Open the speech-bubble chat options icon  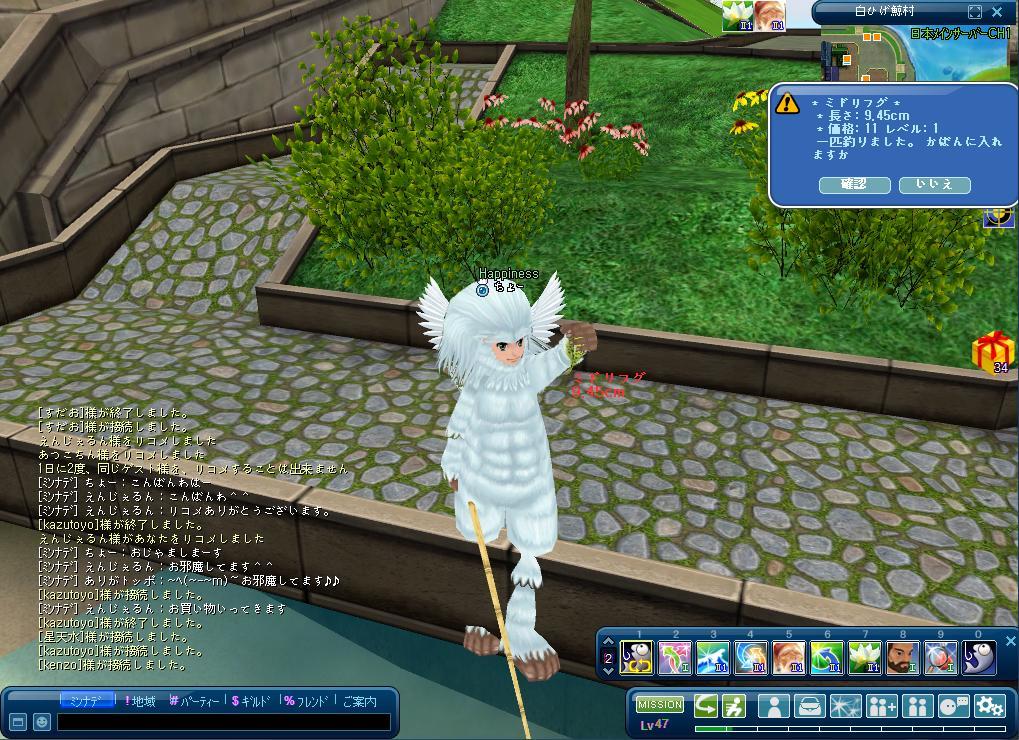click(953, 705)
